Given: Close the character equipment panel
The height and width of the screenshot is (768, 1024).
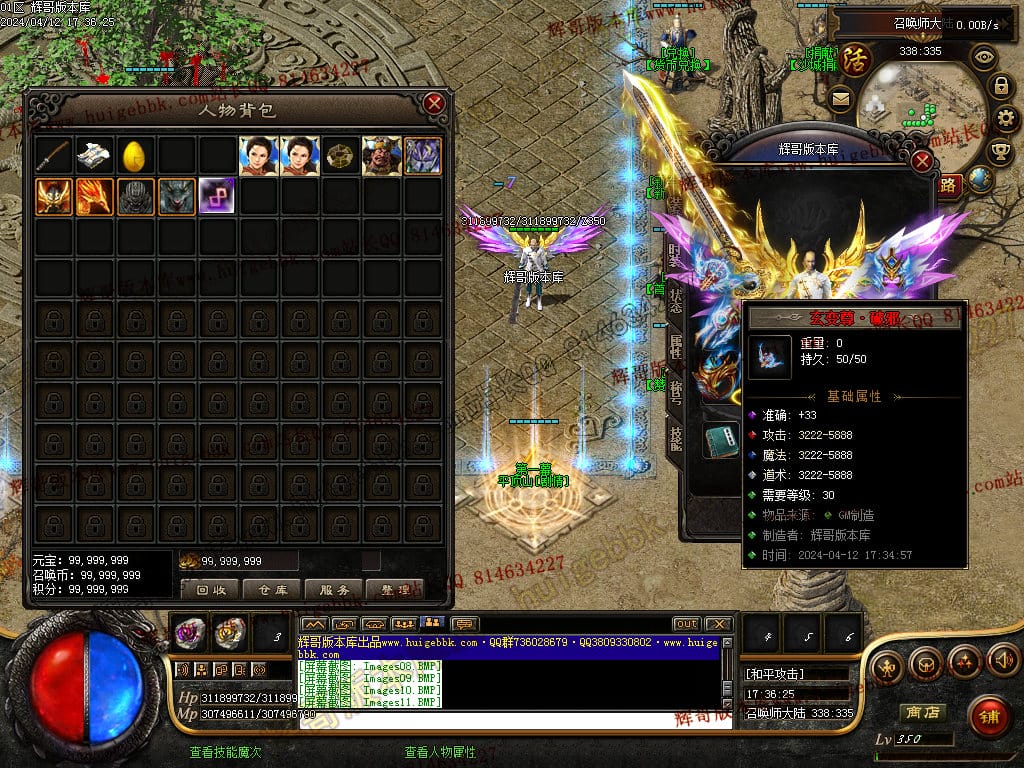Looking at the screenshot, I should point(922,161).
